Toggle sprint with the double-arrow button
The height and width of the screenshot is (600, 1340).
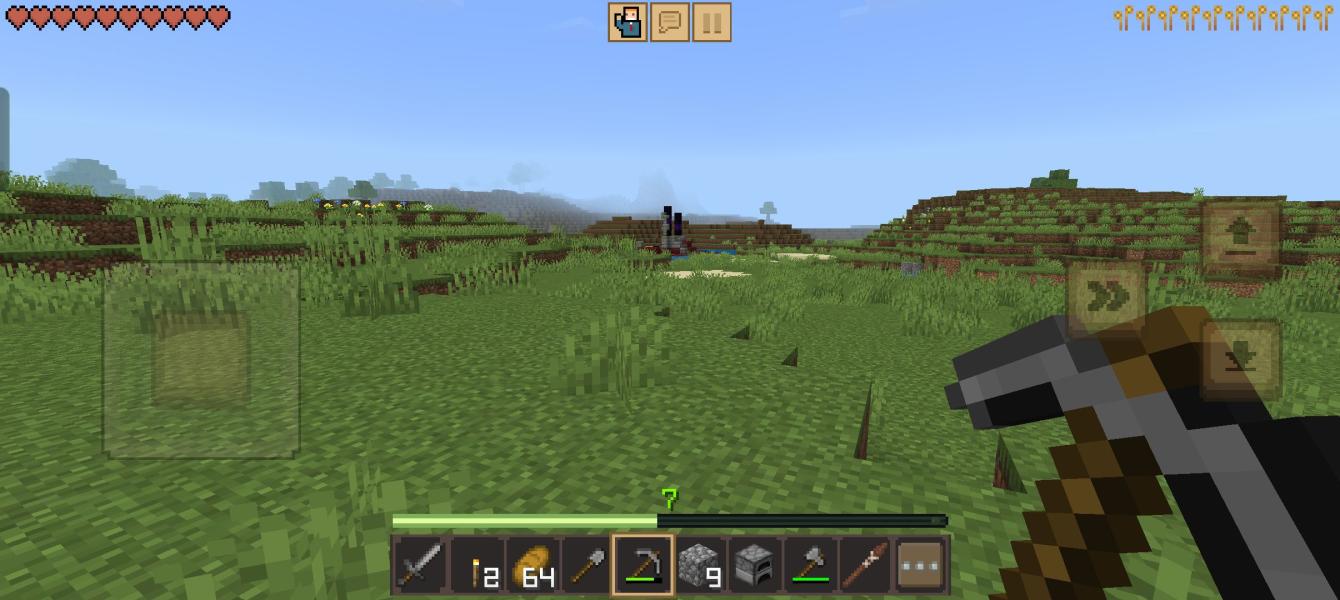[1106, 297]
